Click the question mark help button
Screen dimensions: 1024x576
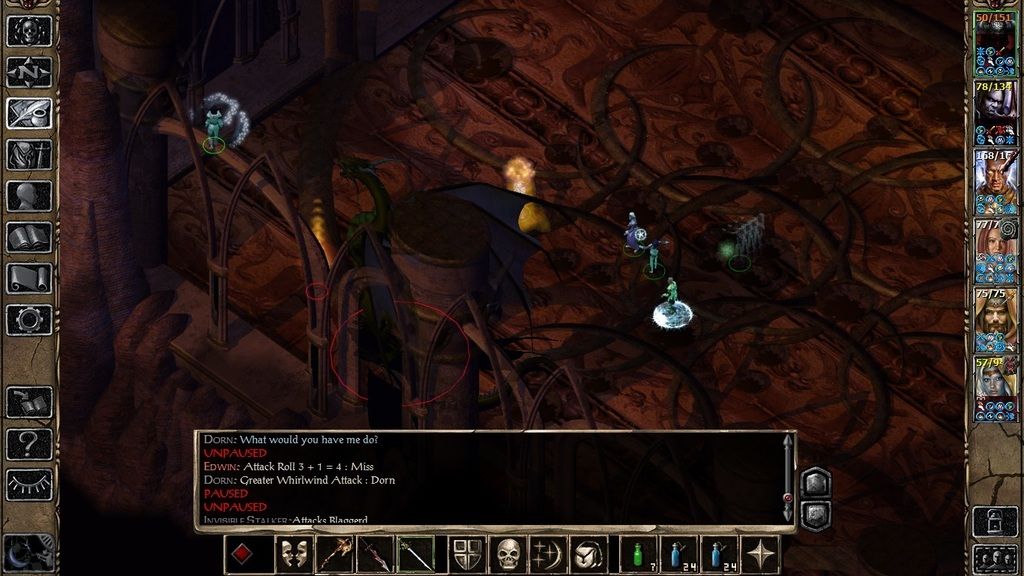[x=29, y=443]
